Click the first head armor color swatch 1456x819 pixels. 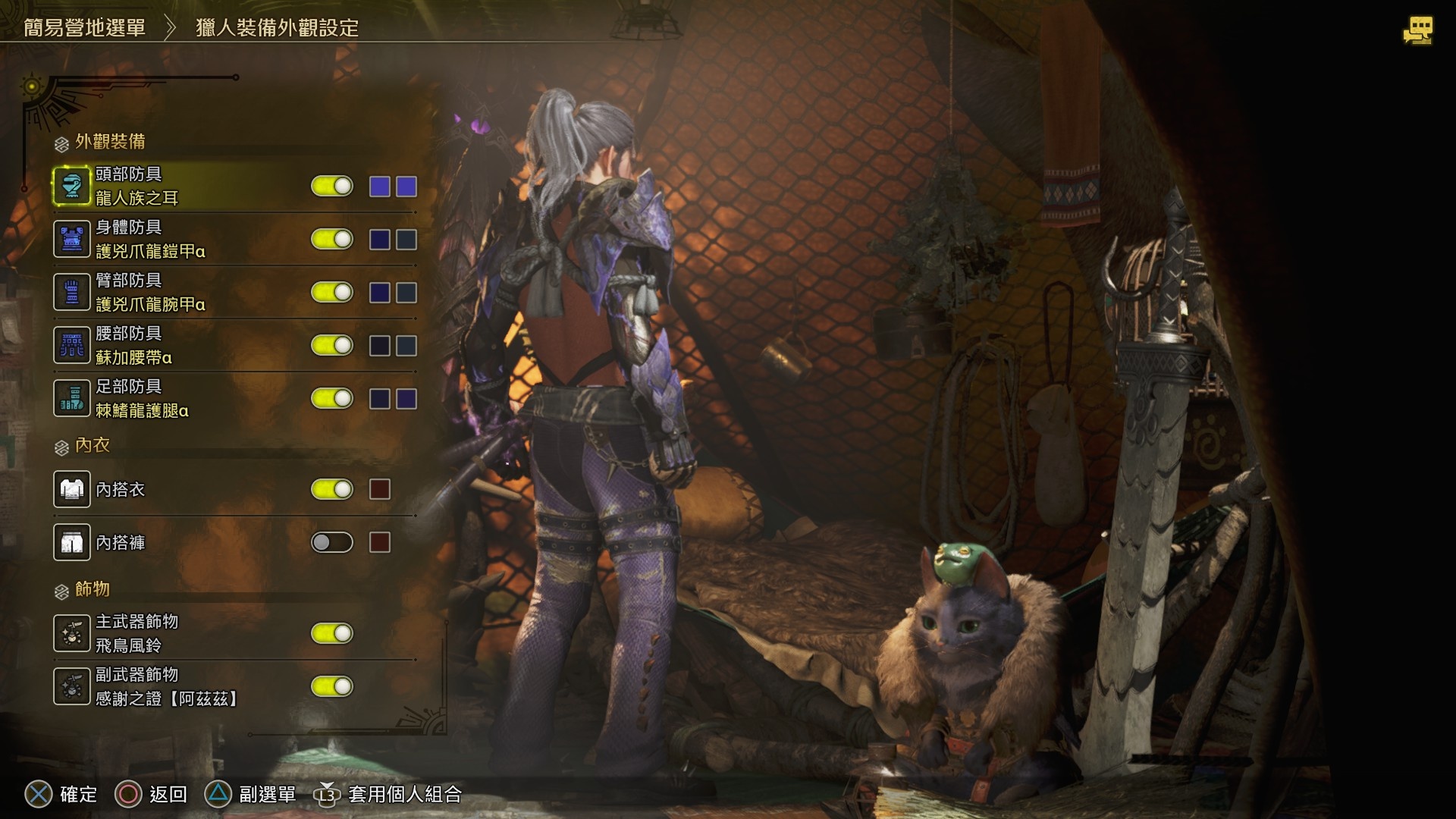[x=380, y=187]
